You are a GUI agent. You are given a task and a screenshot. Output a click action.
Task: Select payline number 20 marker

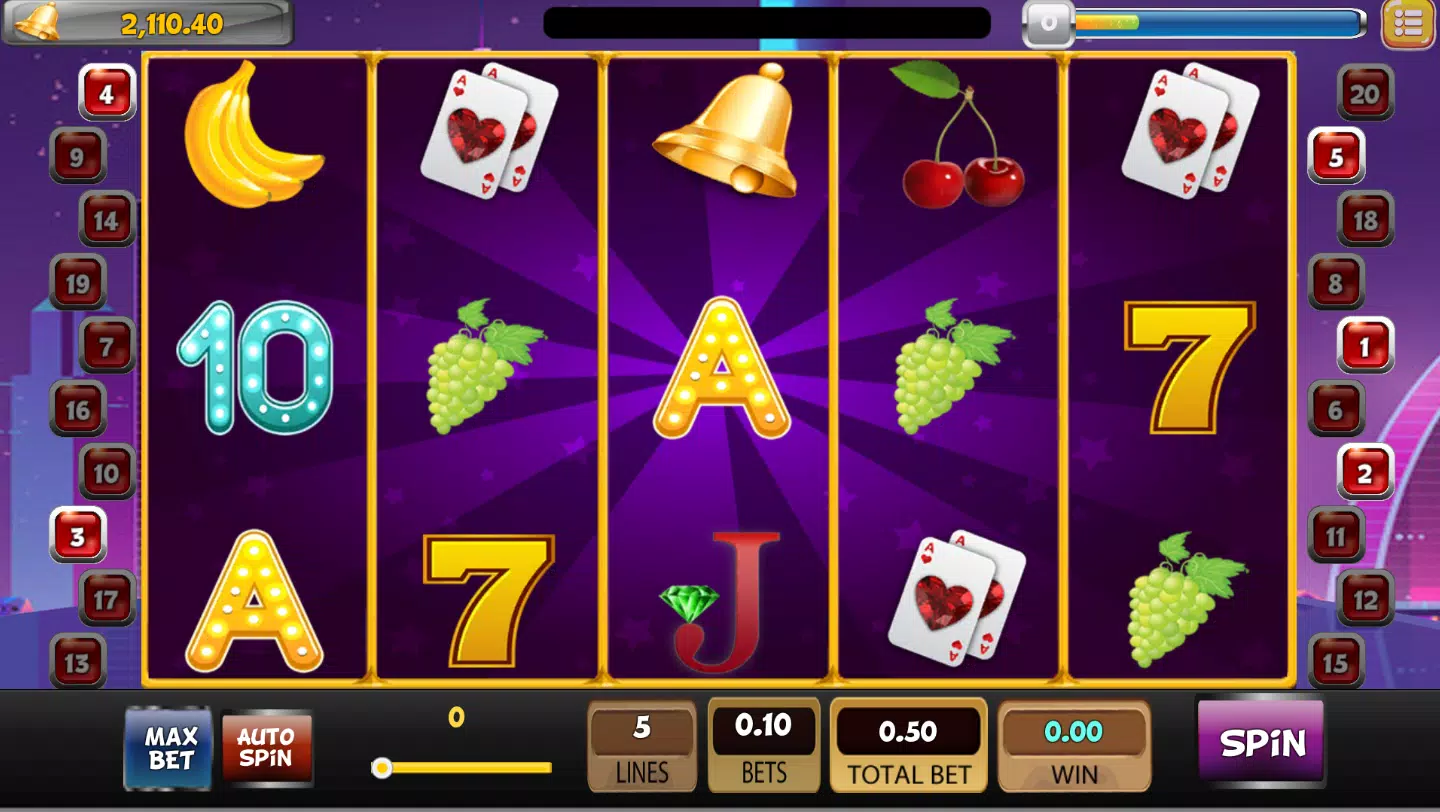1365,93
